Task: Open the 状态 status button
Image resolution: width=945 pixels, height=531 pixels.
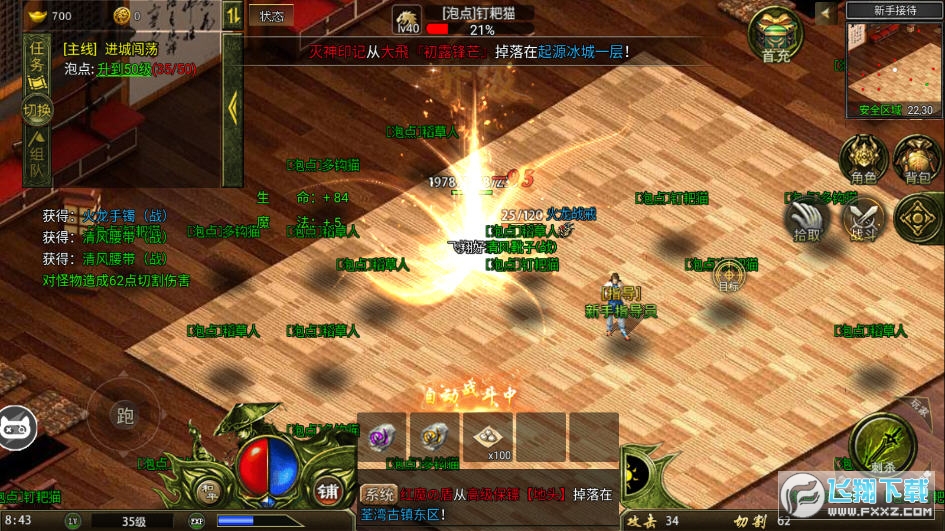Action: click(272, 15)
